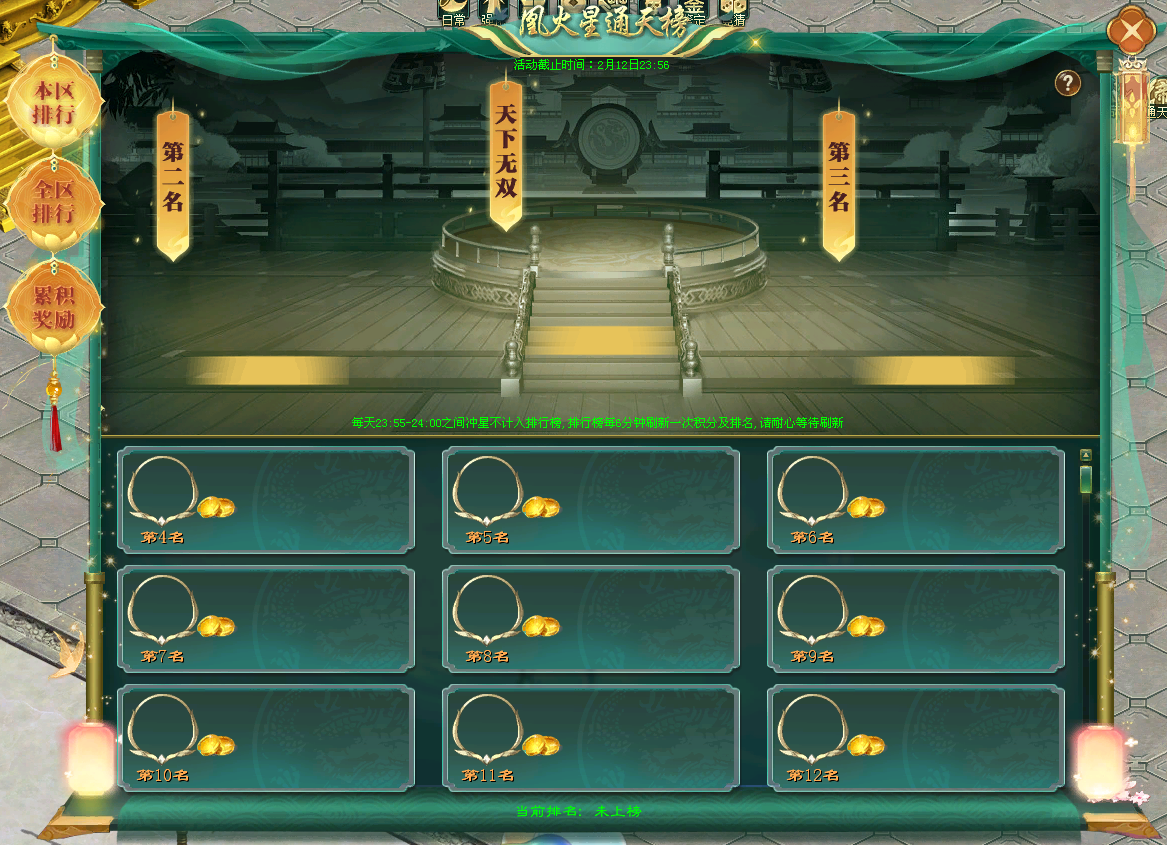Select the 第三名 banner
The width and height of the screenshot is (1167, 845).
click(838, 180)
